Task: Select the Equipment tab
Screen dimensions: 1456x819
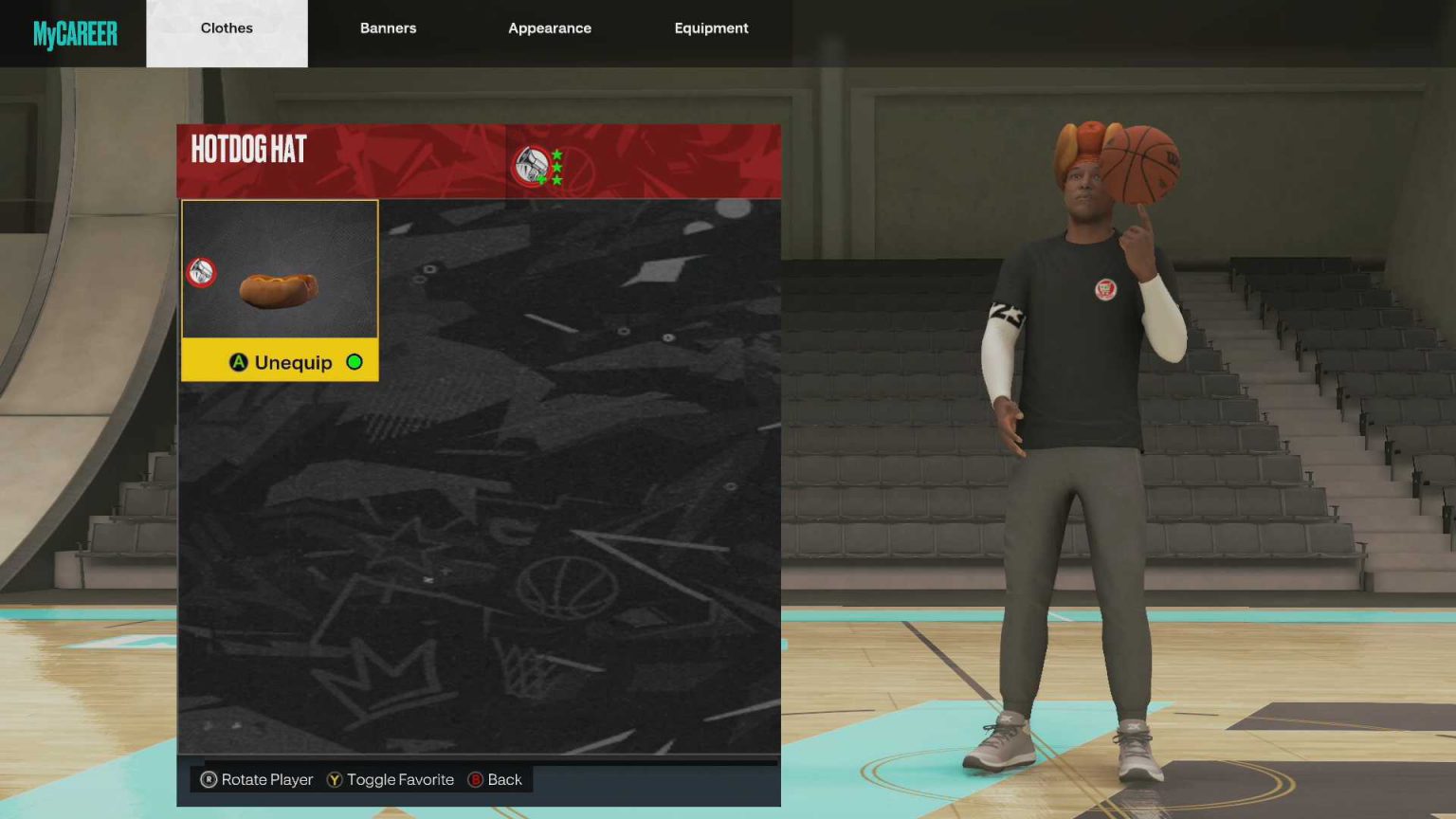Action: (711, 28)
